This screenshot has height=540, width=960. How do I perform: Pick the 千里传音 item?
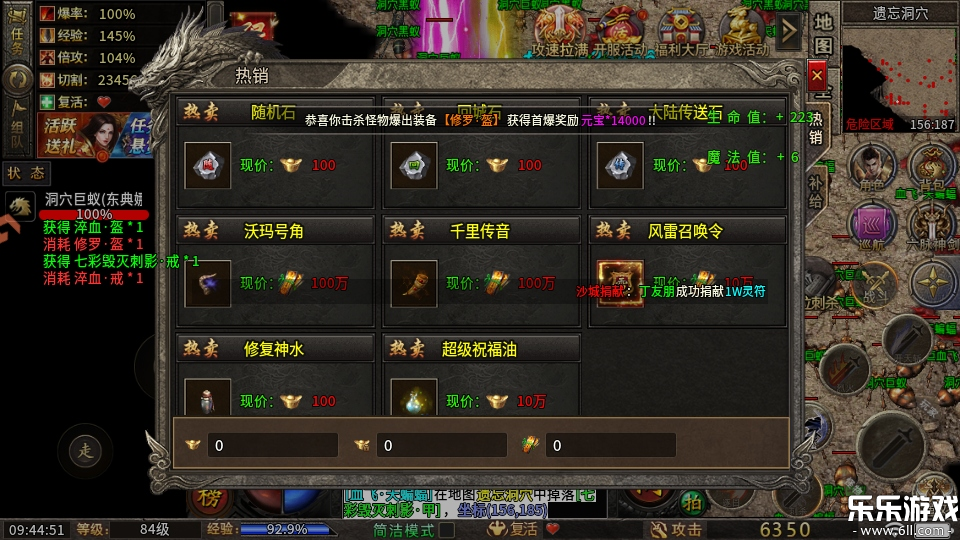point(414,283)
